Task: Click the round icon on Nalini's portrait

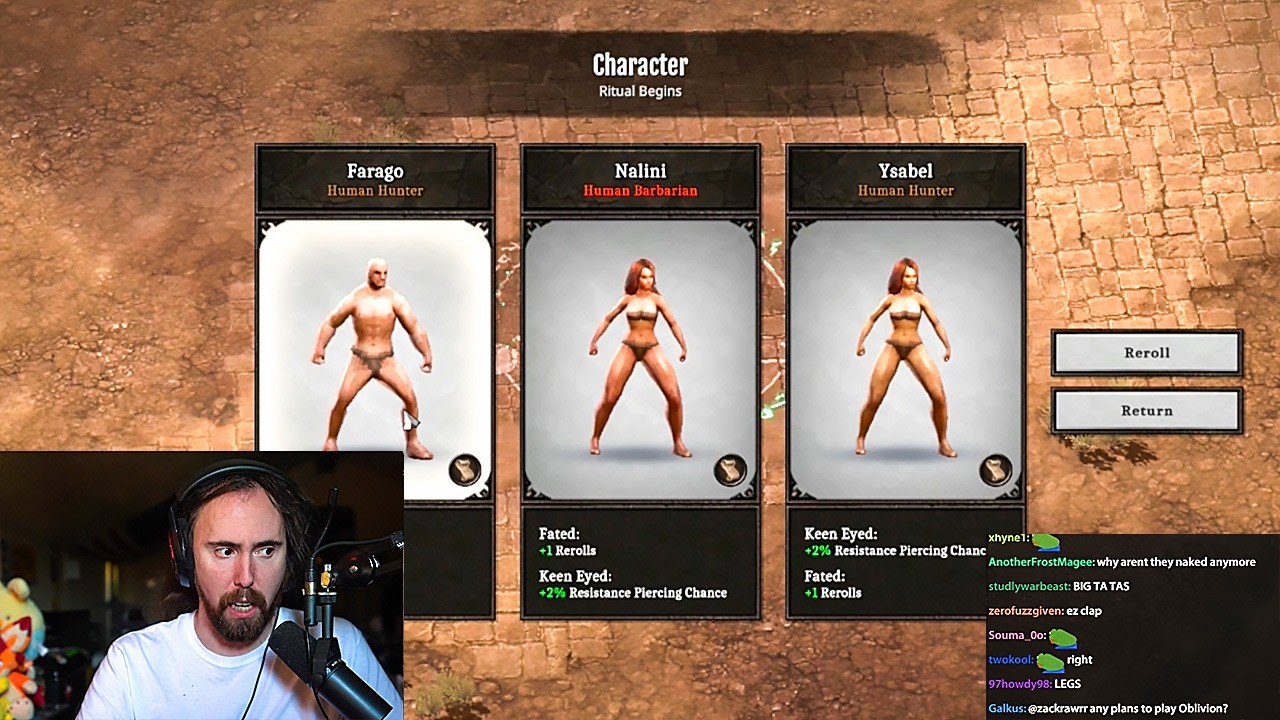Action: (731, 470)
